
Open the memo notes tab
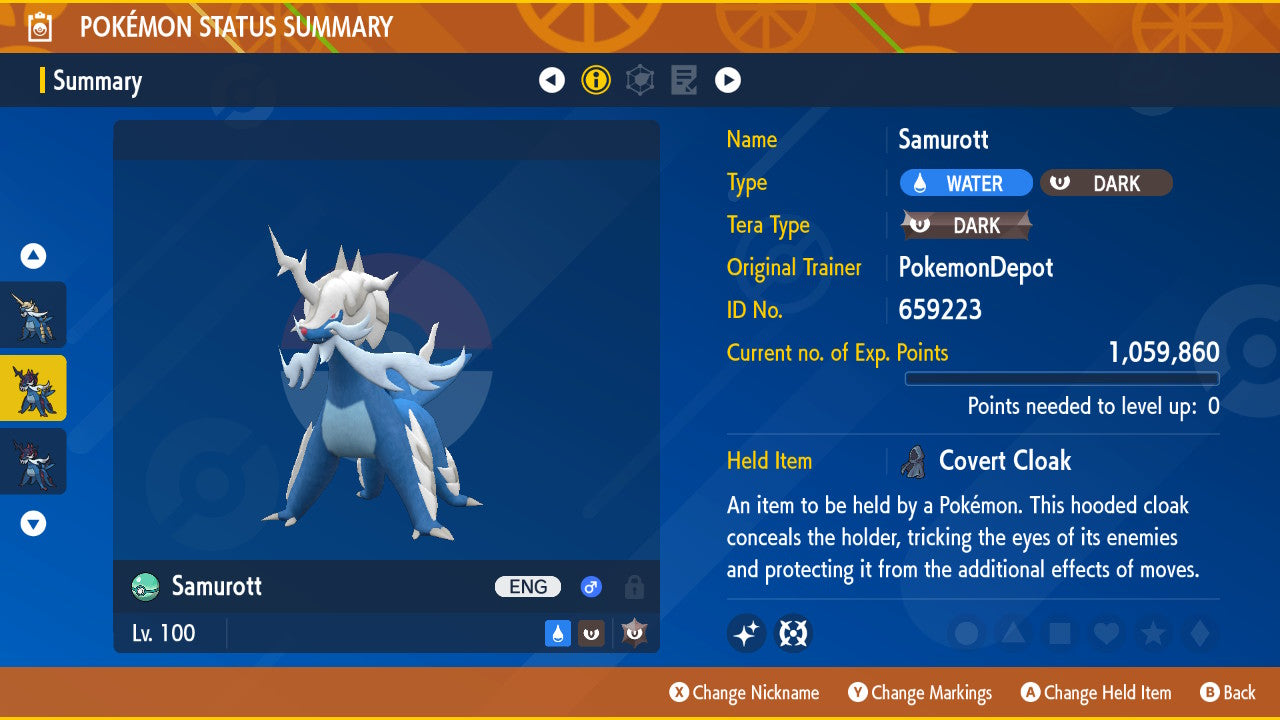coord(684,80)
